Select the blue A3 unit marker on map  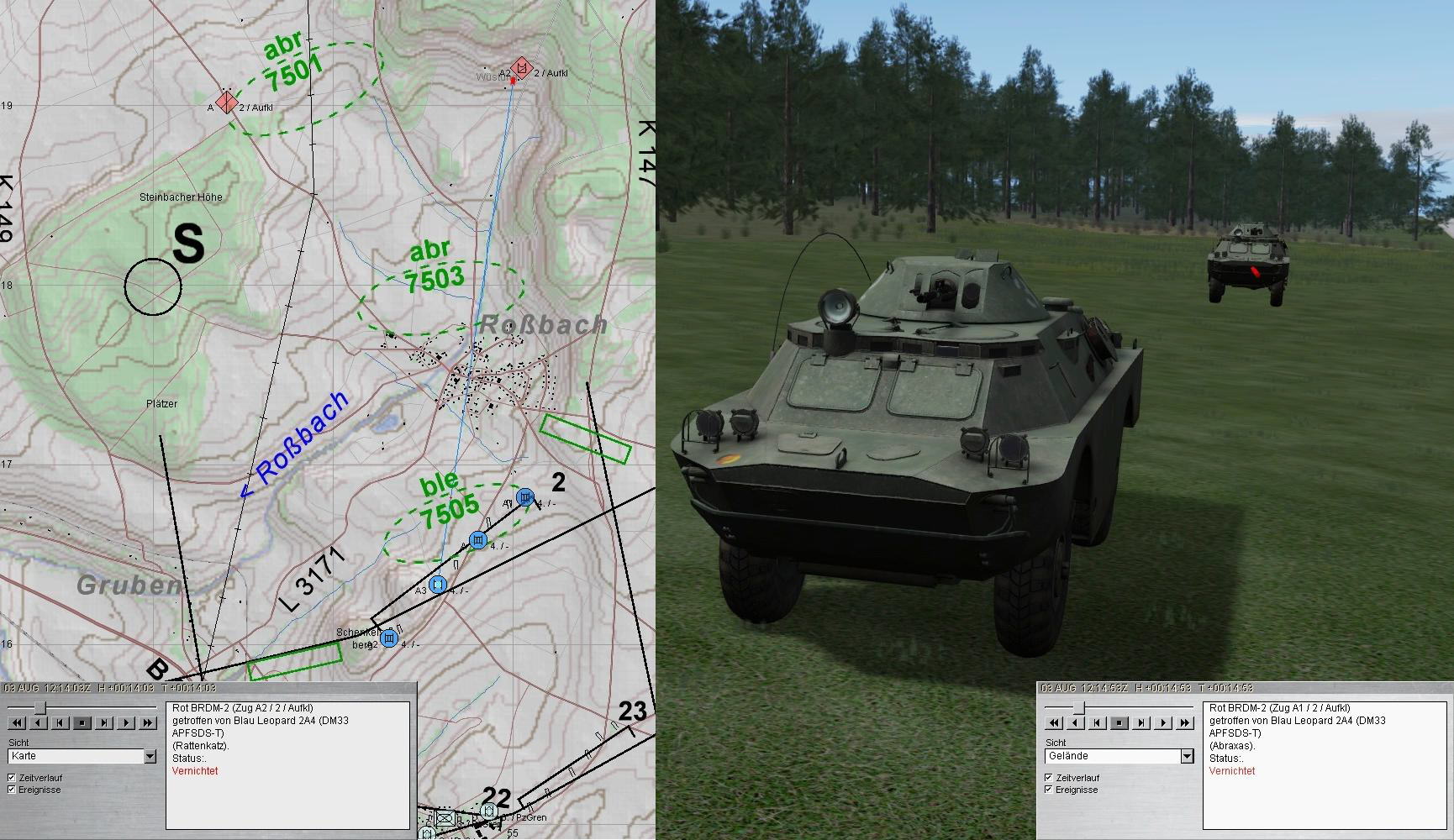pos(437,584)
